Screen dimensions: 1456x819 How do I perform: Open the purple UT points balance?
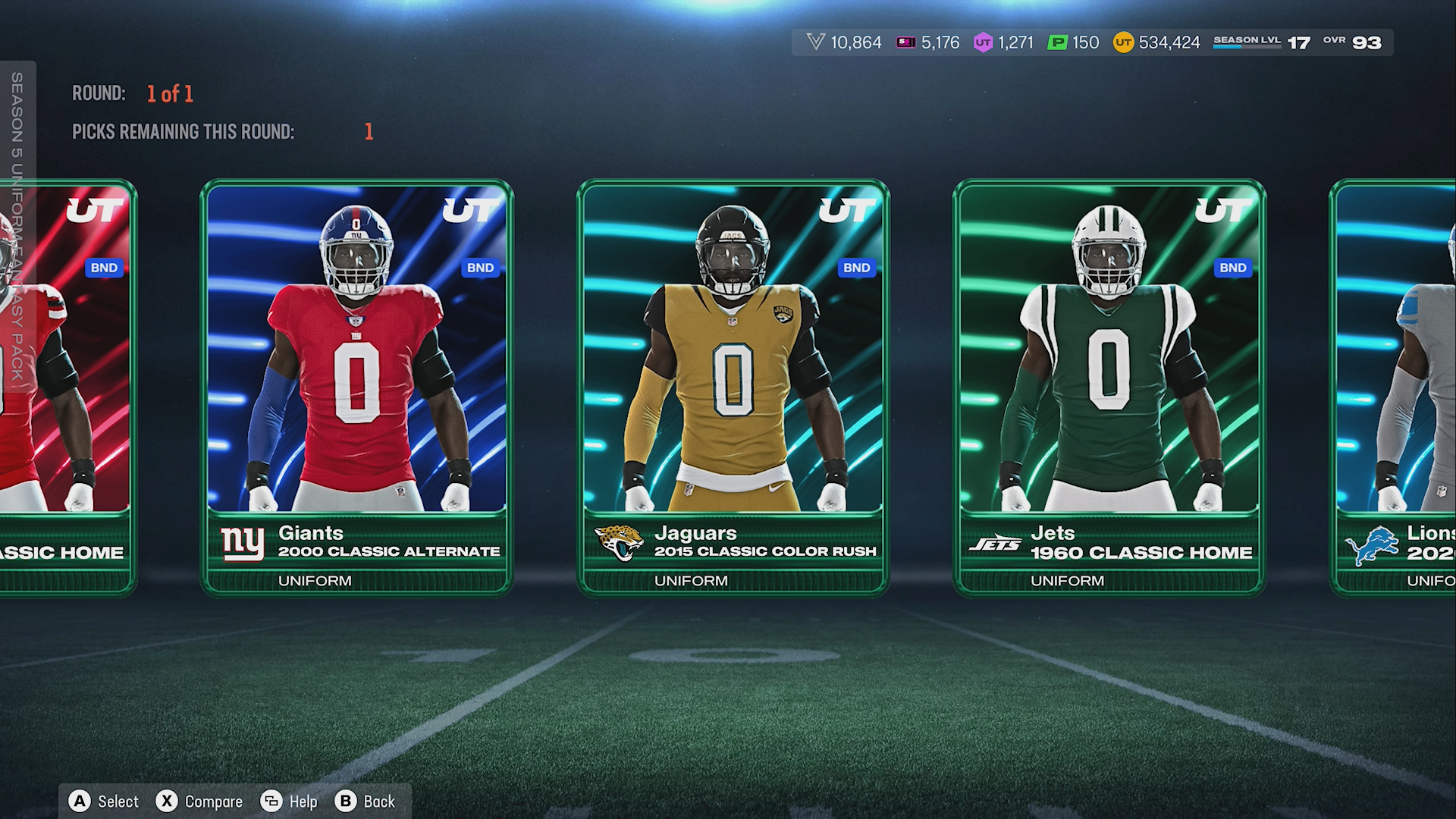click(1004, 42)
